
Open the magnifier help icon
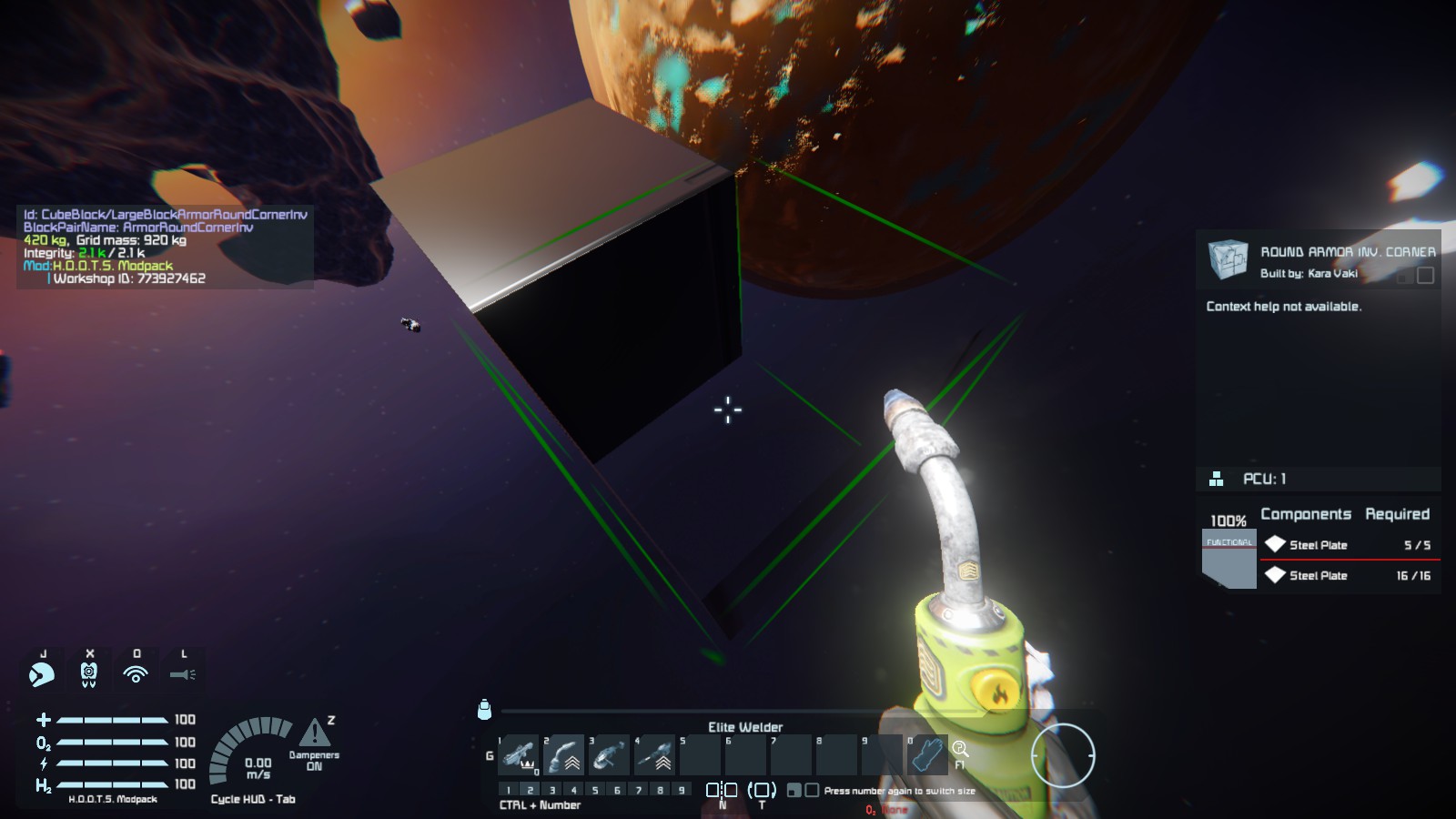(x=960, y=750)
